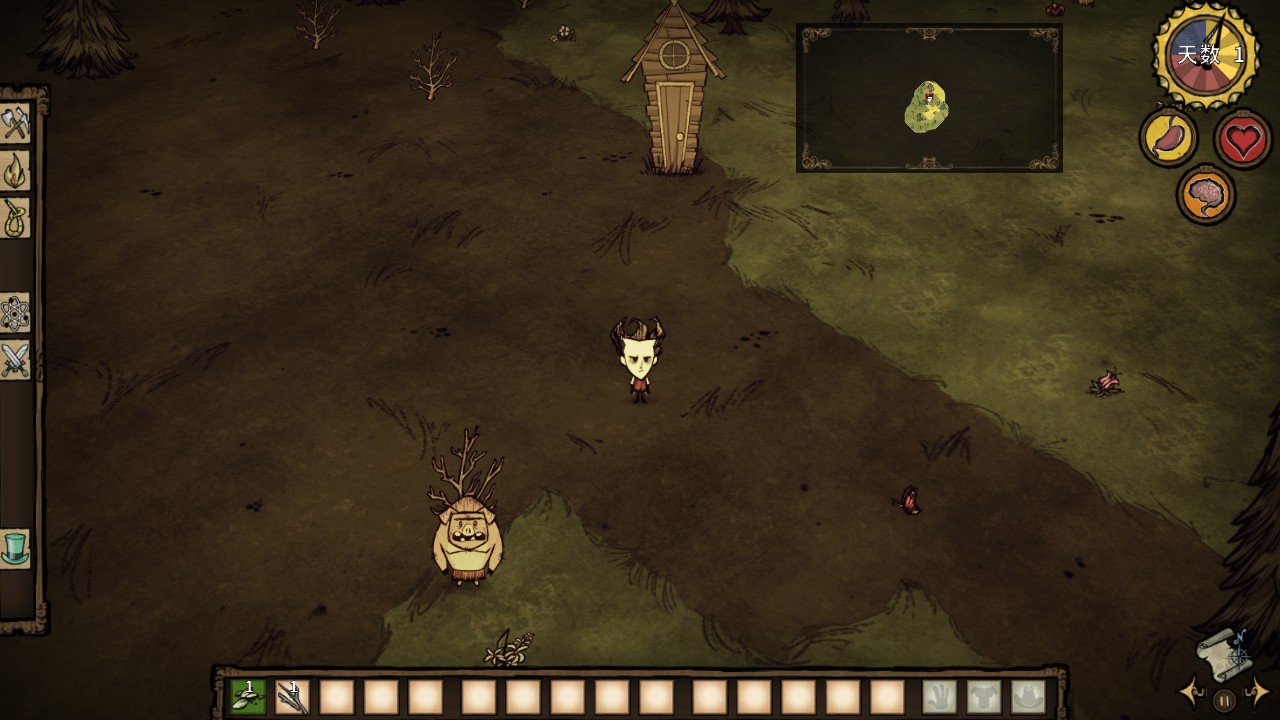
Task: Pause the game
Action: pos(1224,701)
